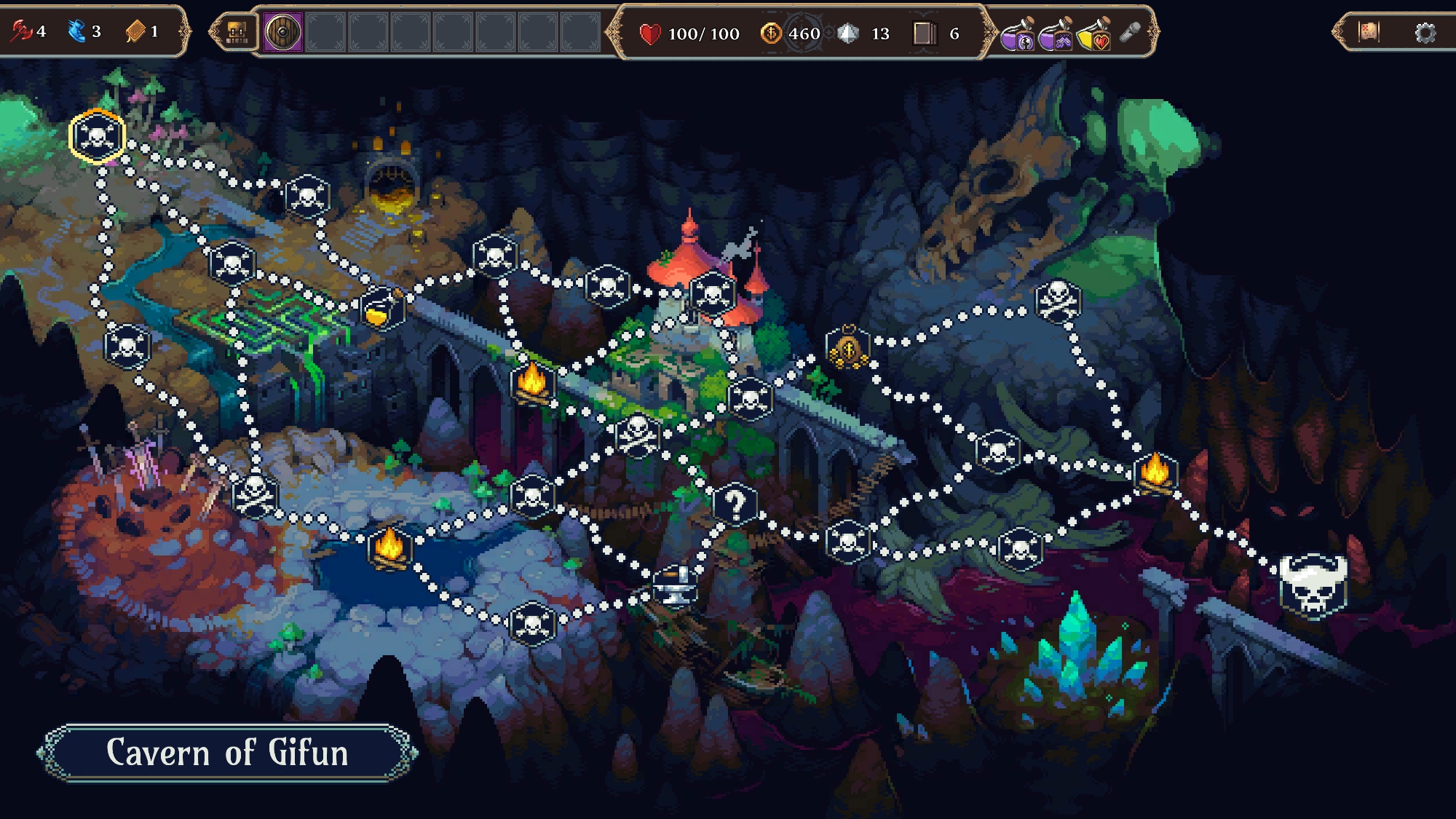Select the wooden shield relic slot
Image resolution: width=1456 pixels, height=819 pixels.
click(282, 33)
